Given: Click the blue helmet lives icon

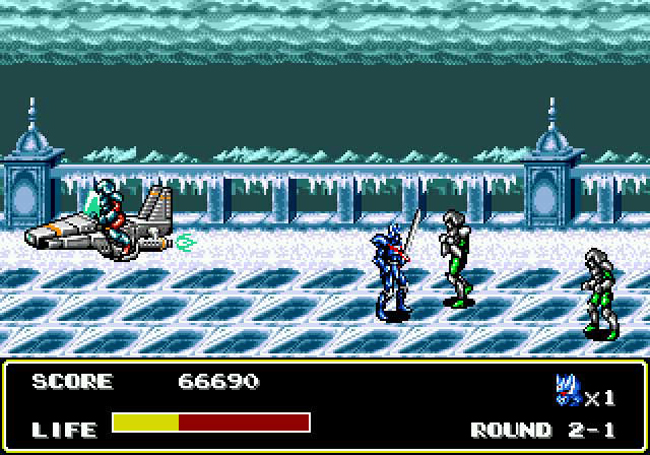Looking at the screenshot, I should click(567, 390).
